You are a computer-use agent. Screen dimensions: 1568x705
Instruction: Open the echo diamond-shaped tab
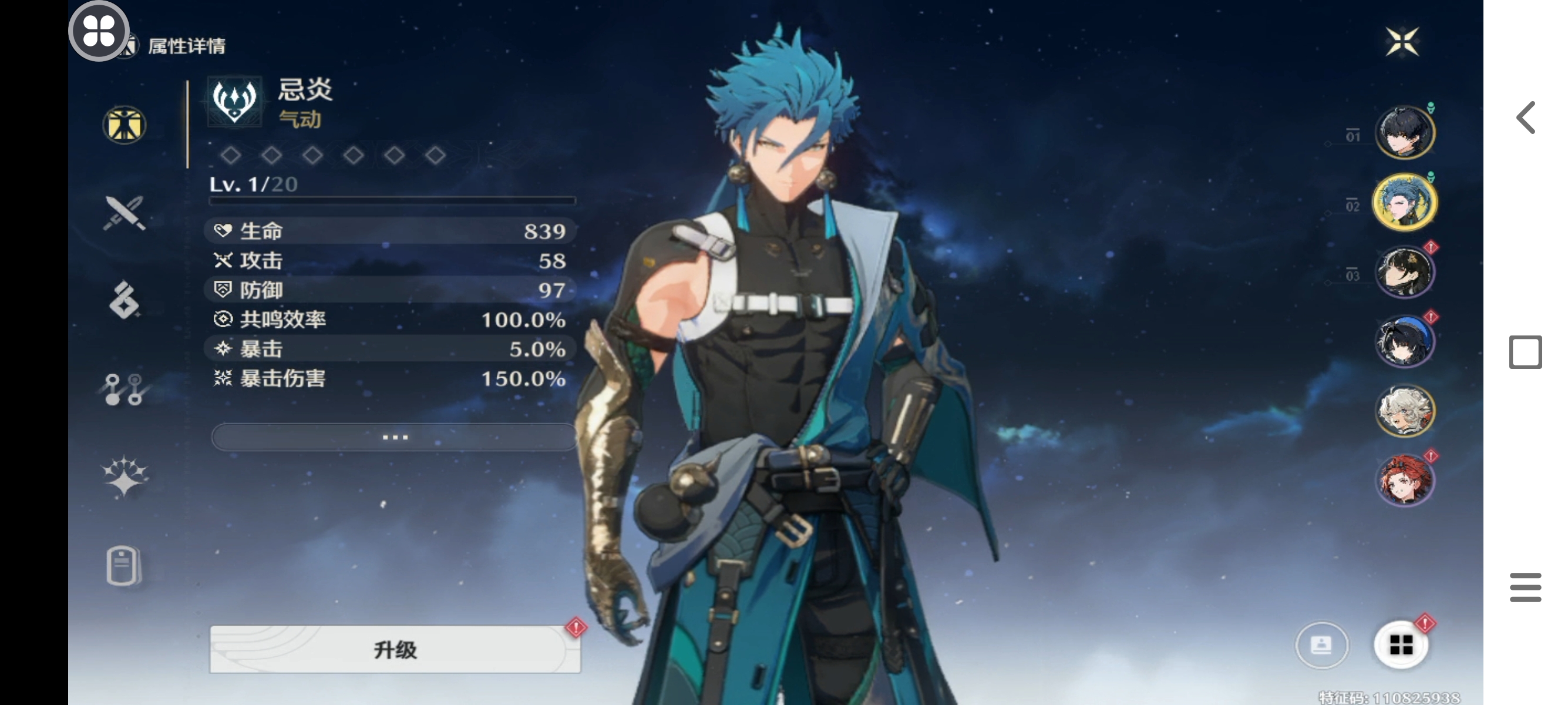pos(124,300)
